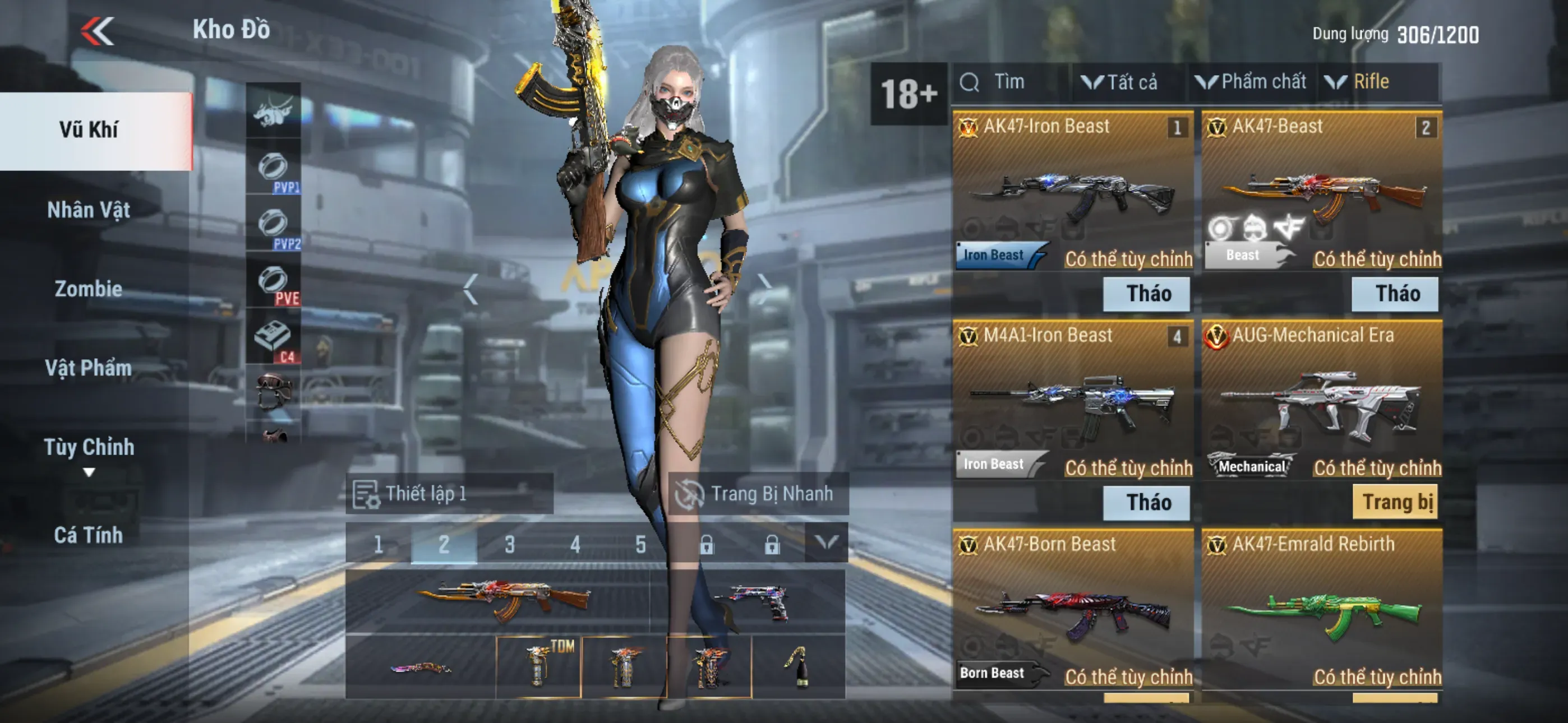Open the Rifle weapon type dropdown
The image size is (1568, 723).
point(1363,82)
